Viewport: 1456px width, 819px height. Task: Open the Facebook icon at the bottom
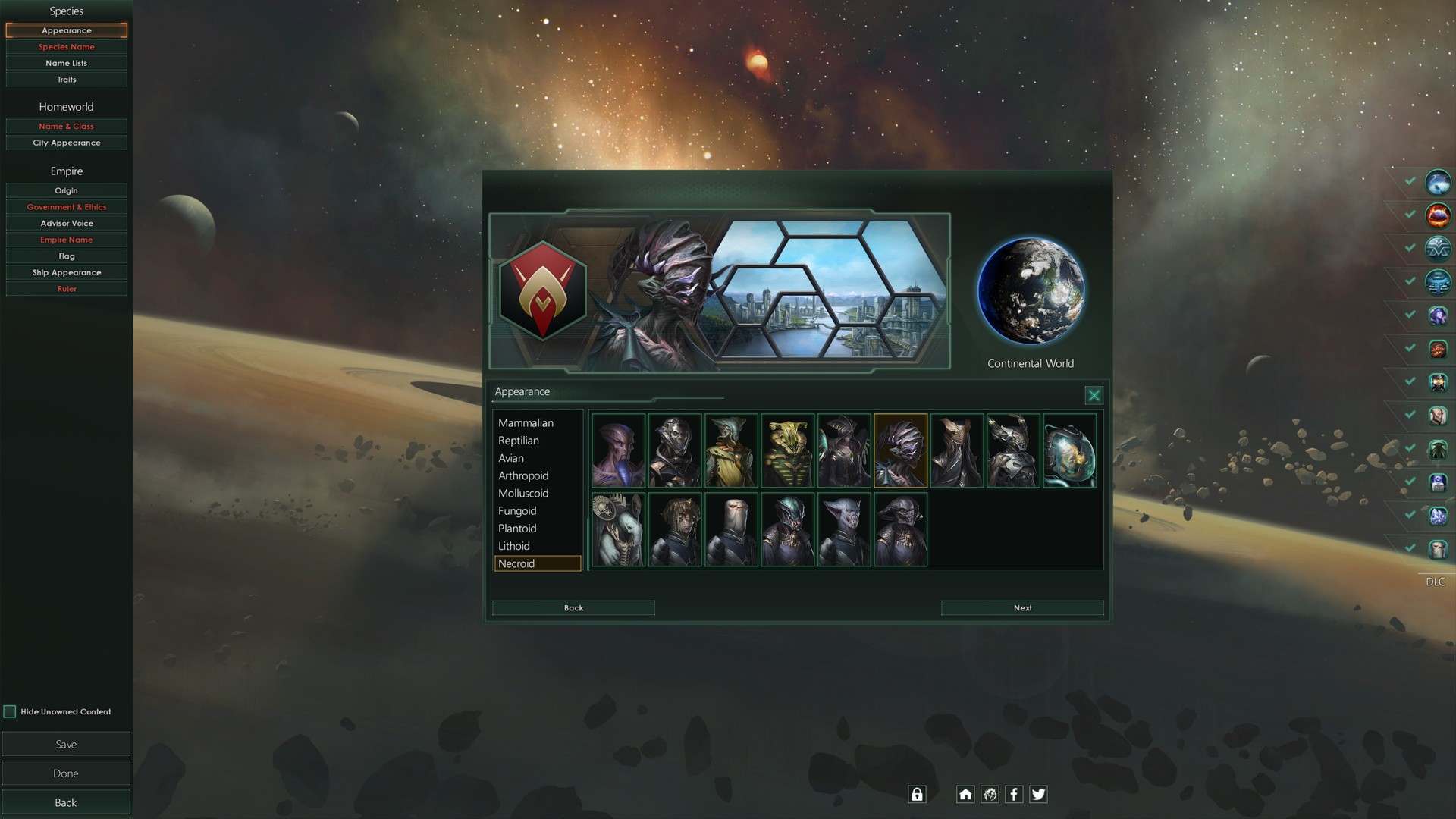(1014, 794)
